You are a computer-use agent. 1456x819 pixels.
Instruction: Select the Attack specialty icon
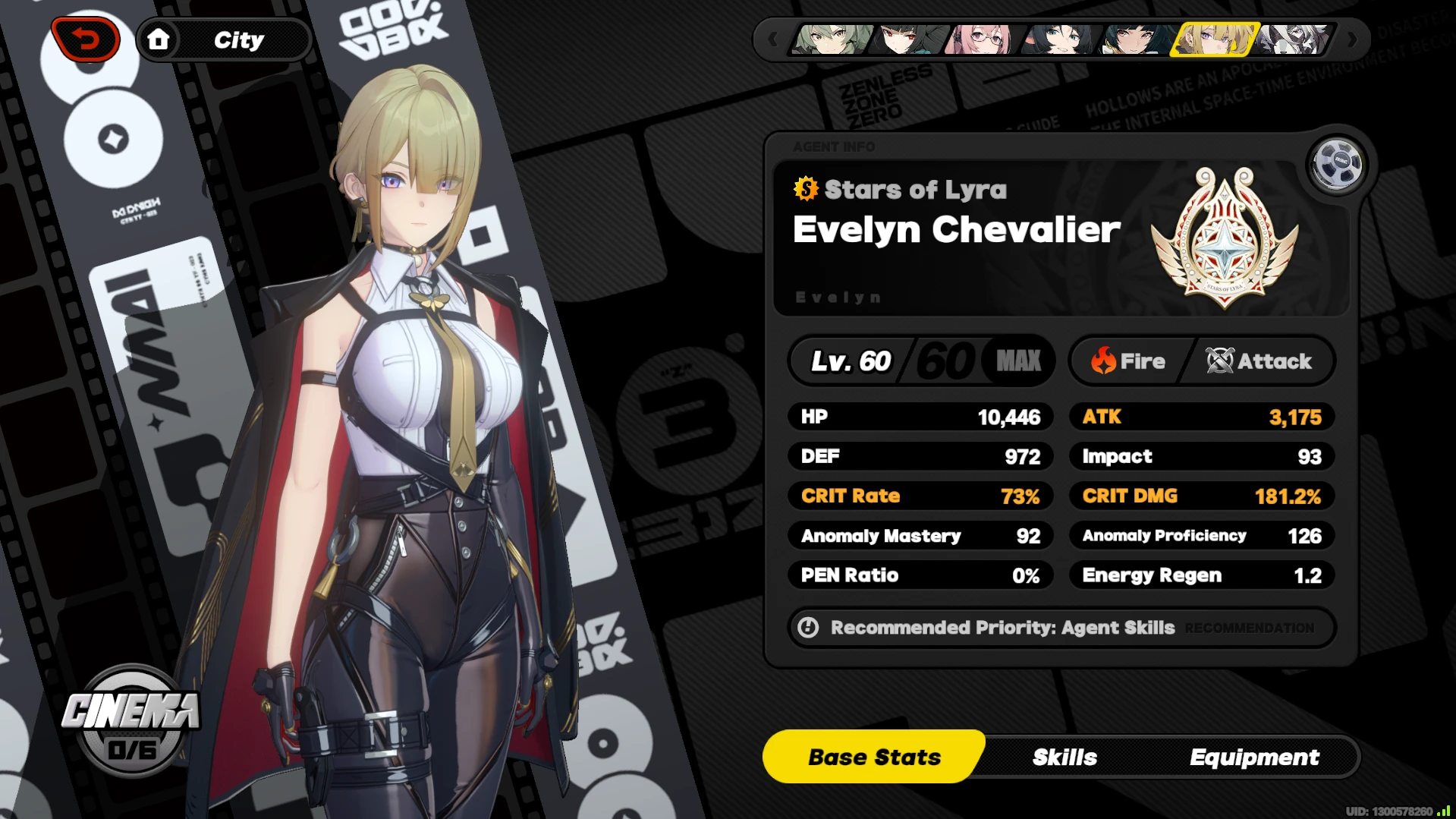click(x=1219, y=361)
